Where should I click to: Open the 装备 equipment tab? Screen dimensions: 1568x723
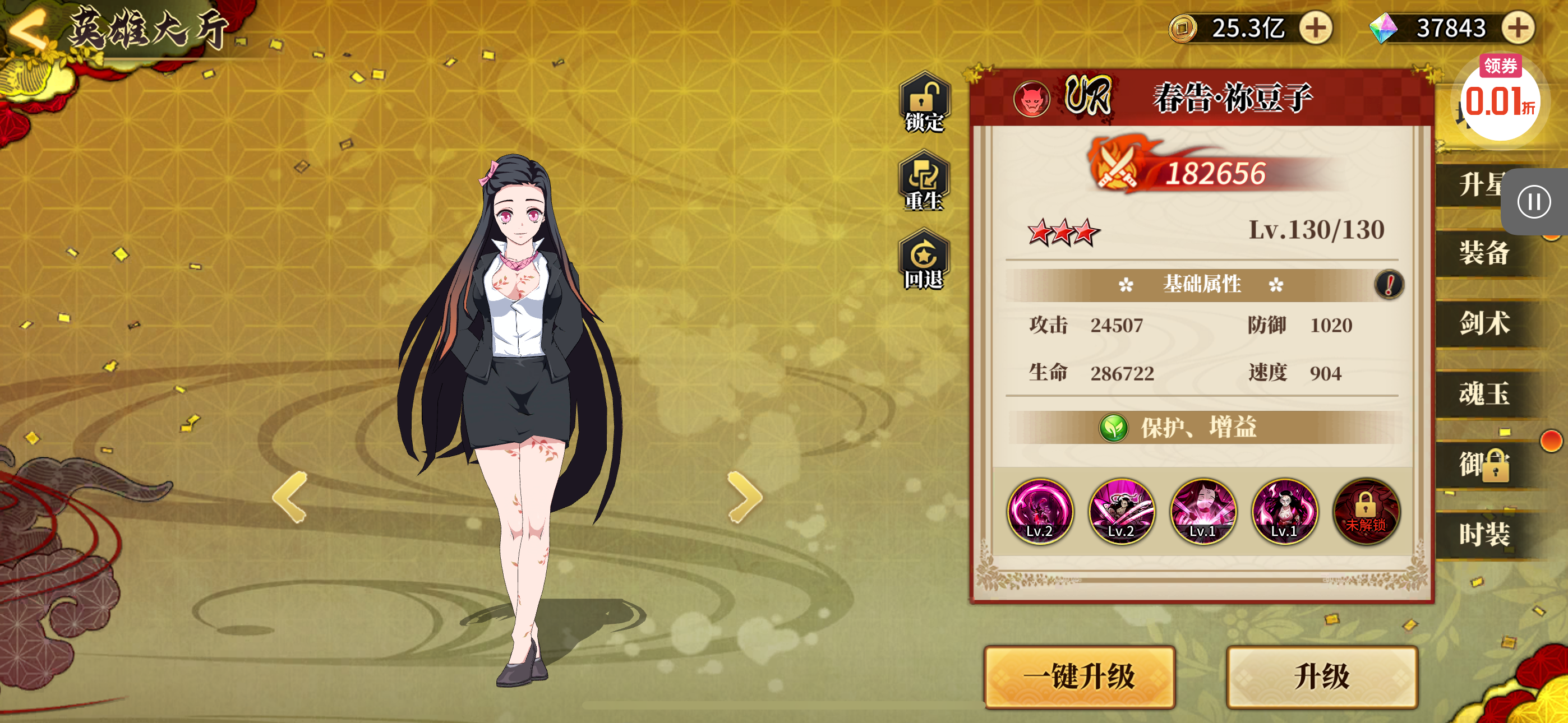(1484, 253)
